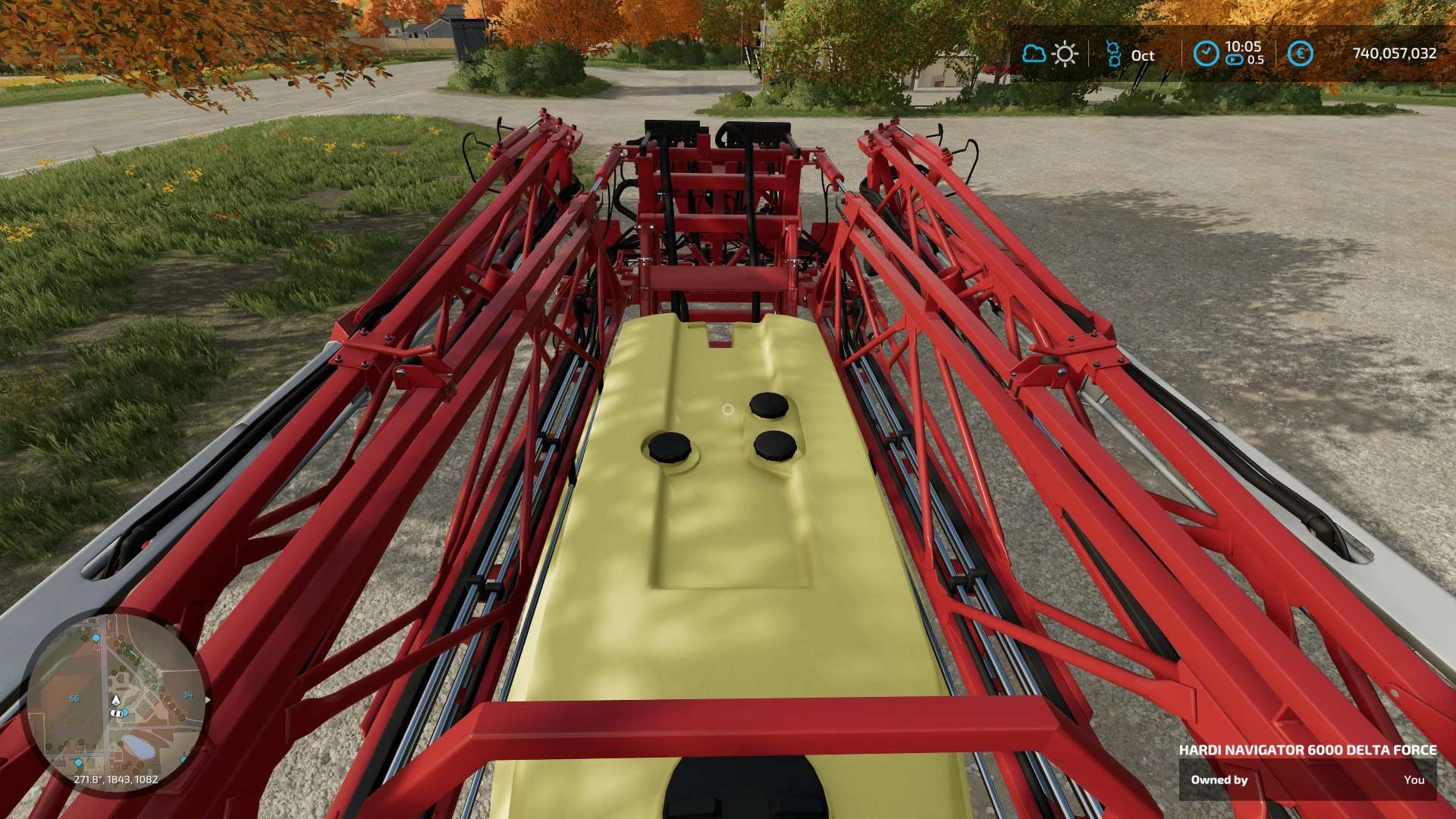Click the cloud weather forecast icon

tap(1034, 54)
